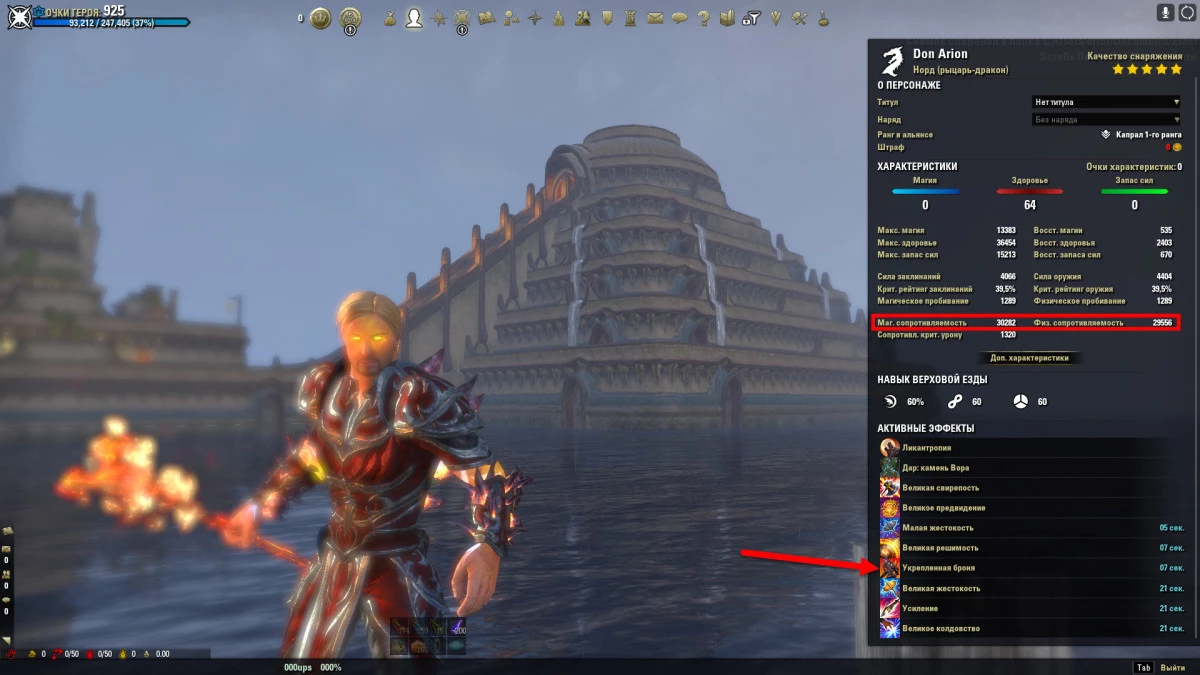Click the Великая свирепость effect entry
Screen dimensions: 1200x675
pyautogui.click(x=1030, y=488)
